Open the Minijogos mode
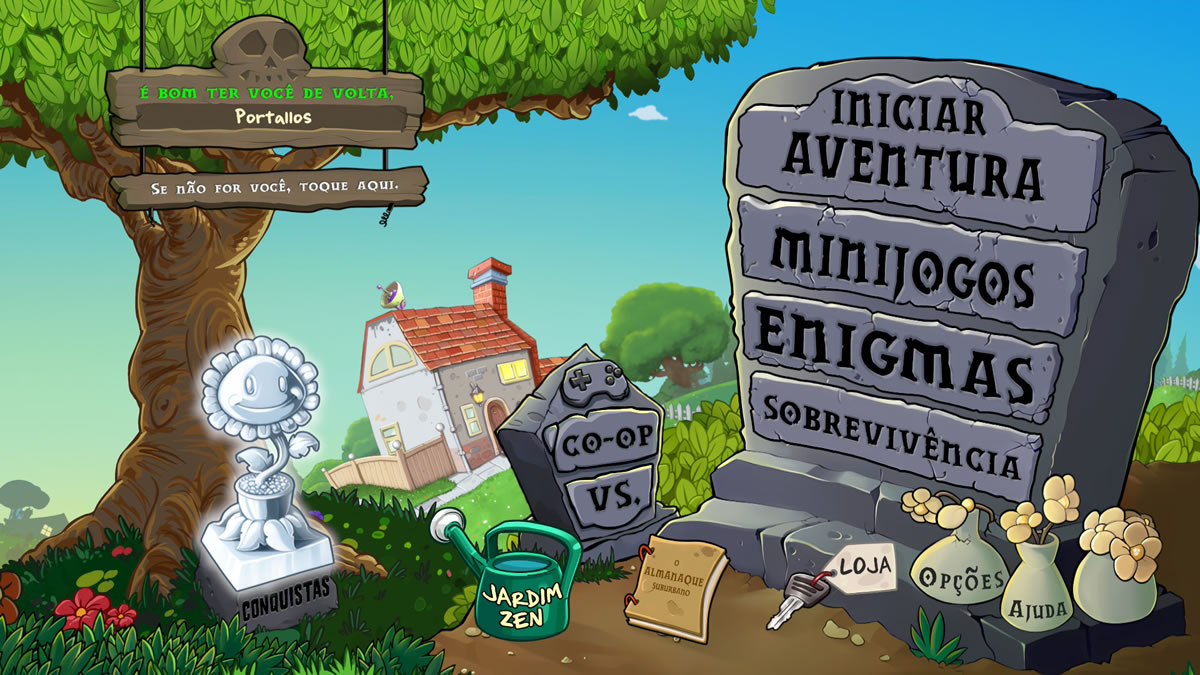 [905, 262]
